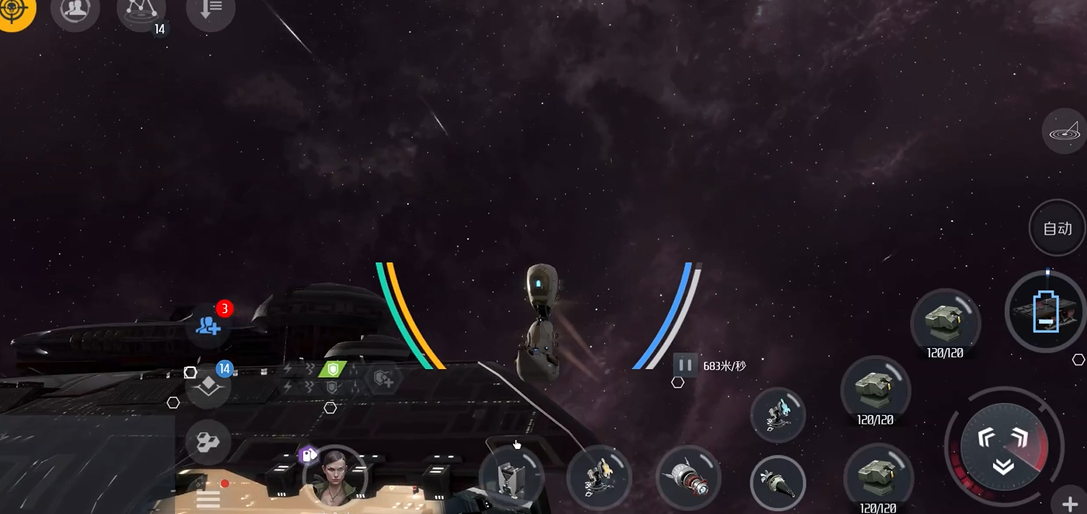1087x514 pixels.
Task: Stop the ship with the pause speed button
Action: (685, 365)
